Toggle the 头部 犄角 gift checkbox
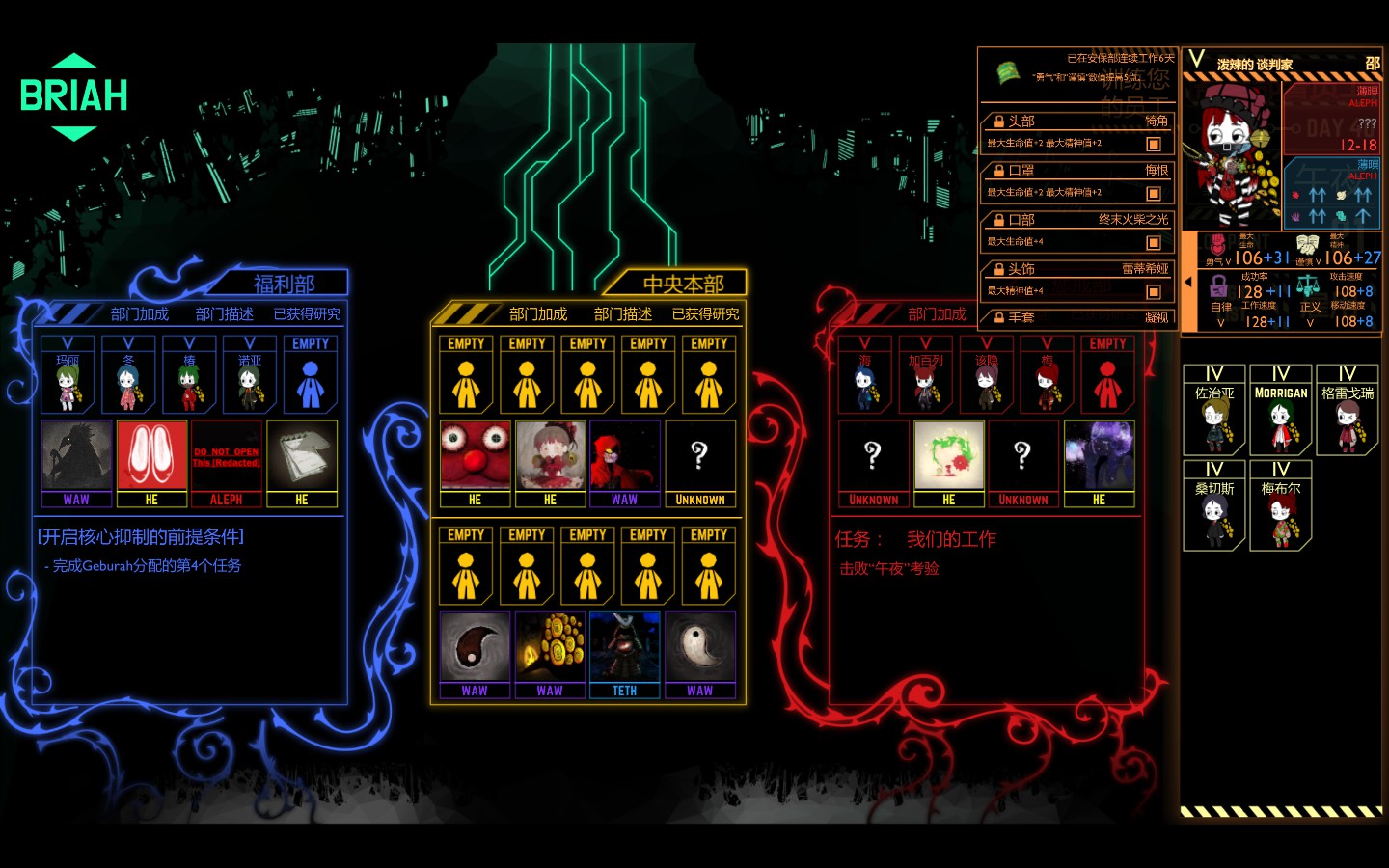1389x868 pixels. pos(1153,144)
